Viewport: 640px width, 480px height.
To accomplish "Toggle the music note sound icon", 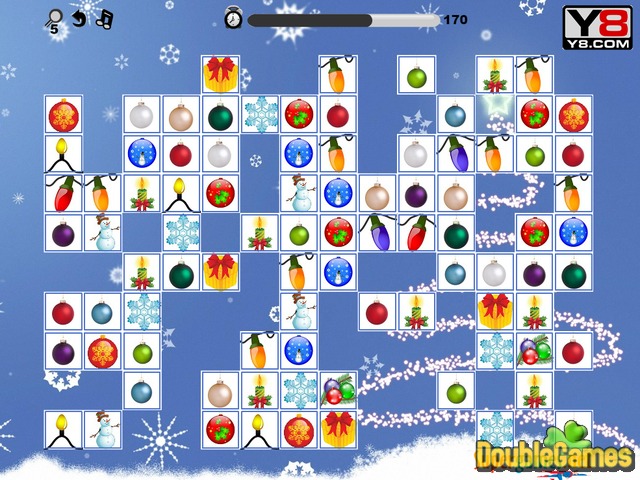I will [x=104, y=17].
